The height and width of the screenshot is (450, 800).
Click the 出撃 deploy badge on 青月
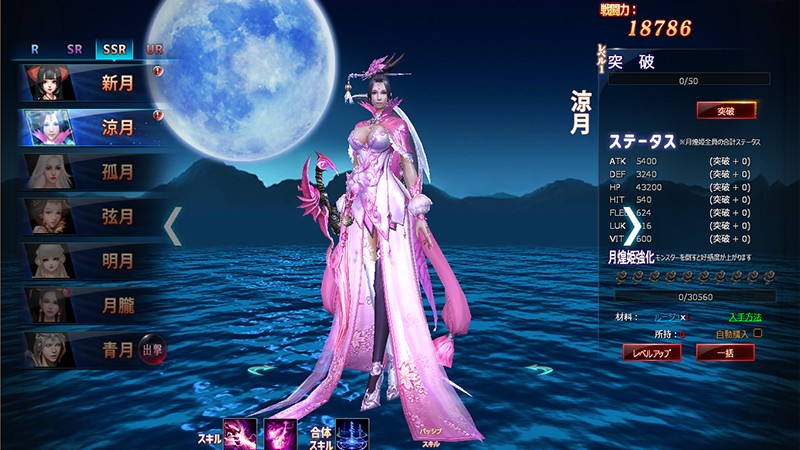152,347
